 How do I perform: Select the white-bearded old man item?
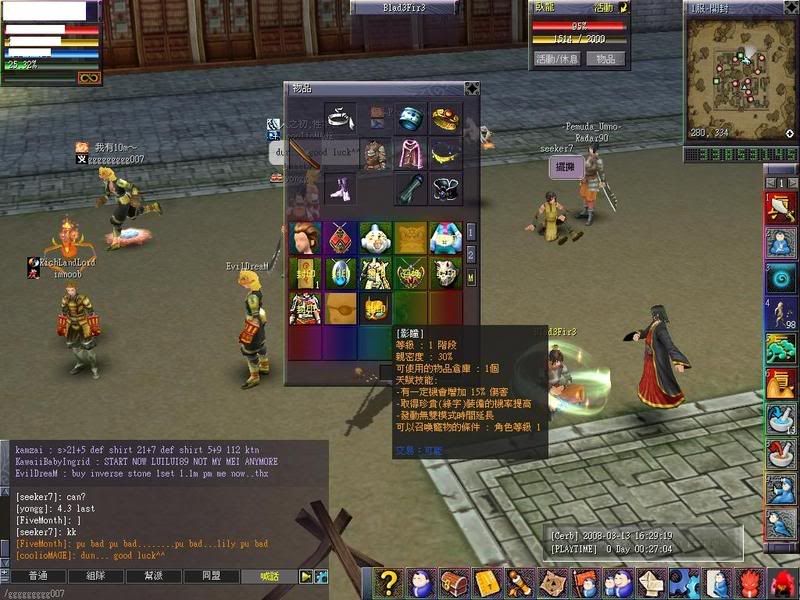click(x=375, y=238)
